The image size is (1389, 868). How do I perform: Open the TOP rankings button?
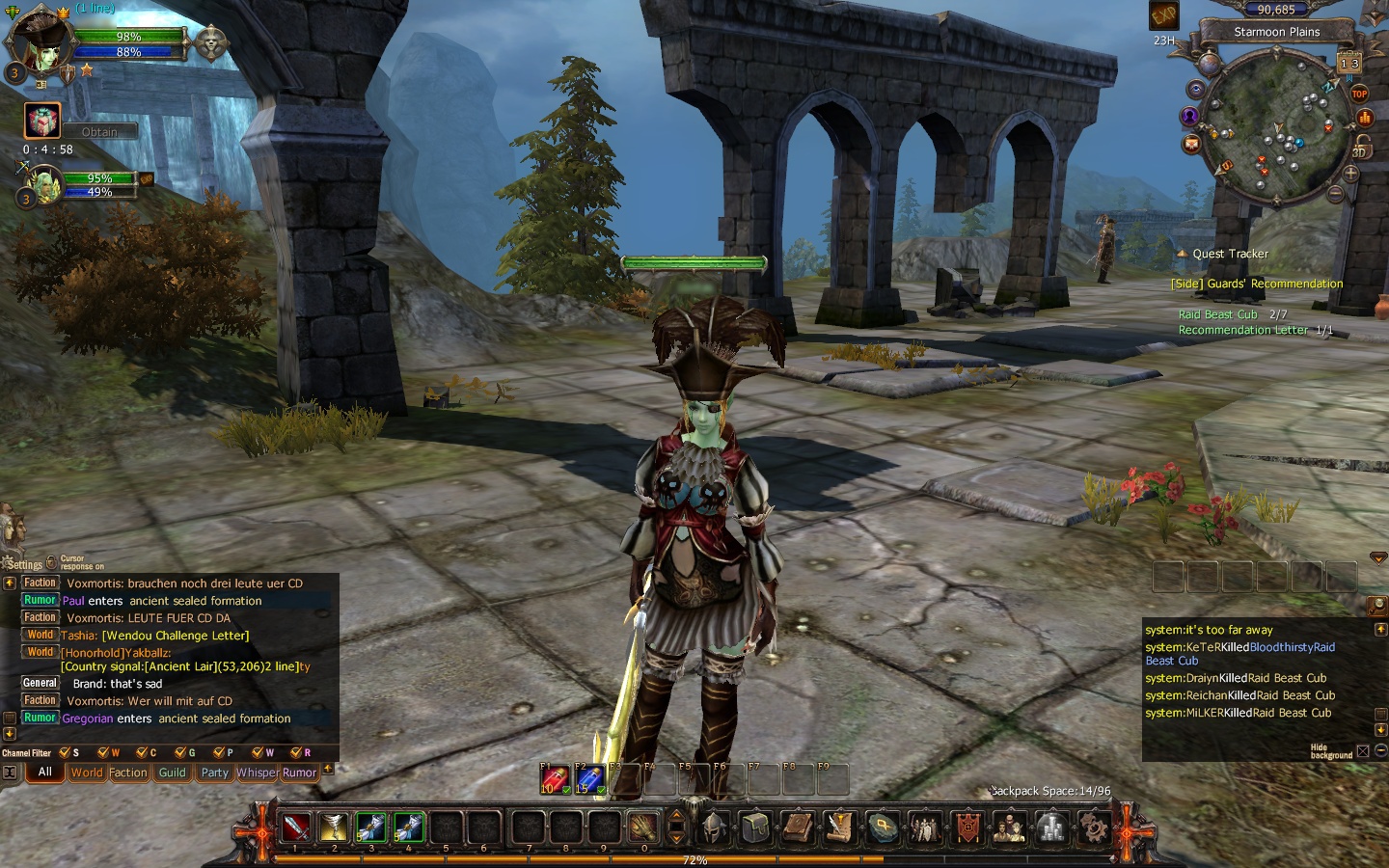1359,94
